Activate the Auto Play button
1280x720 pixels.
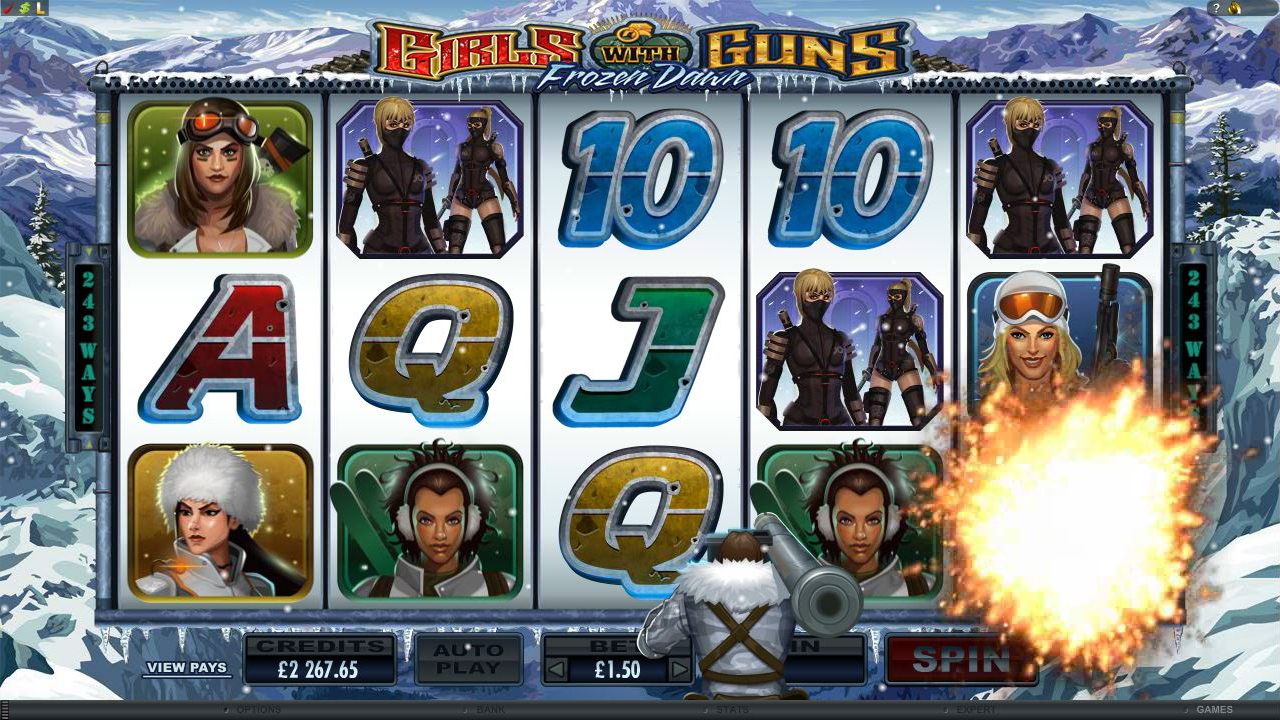[x=468, y=659]
